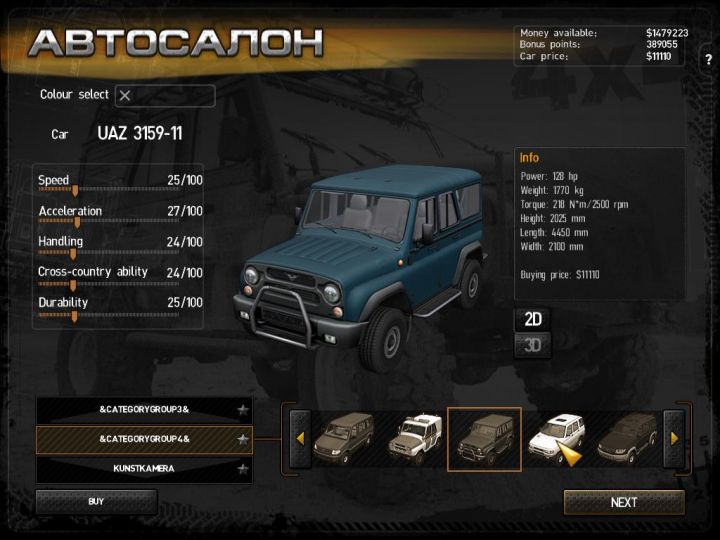This screenshot has height=540, width=720.
Task: Buy the UAZ 3159-11
Action: click(96, 501)
